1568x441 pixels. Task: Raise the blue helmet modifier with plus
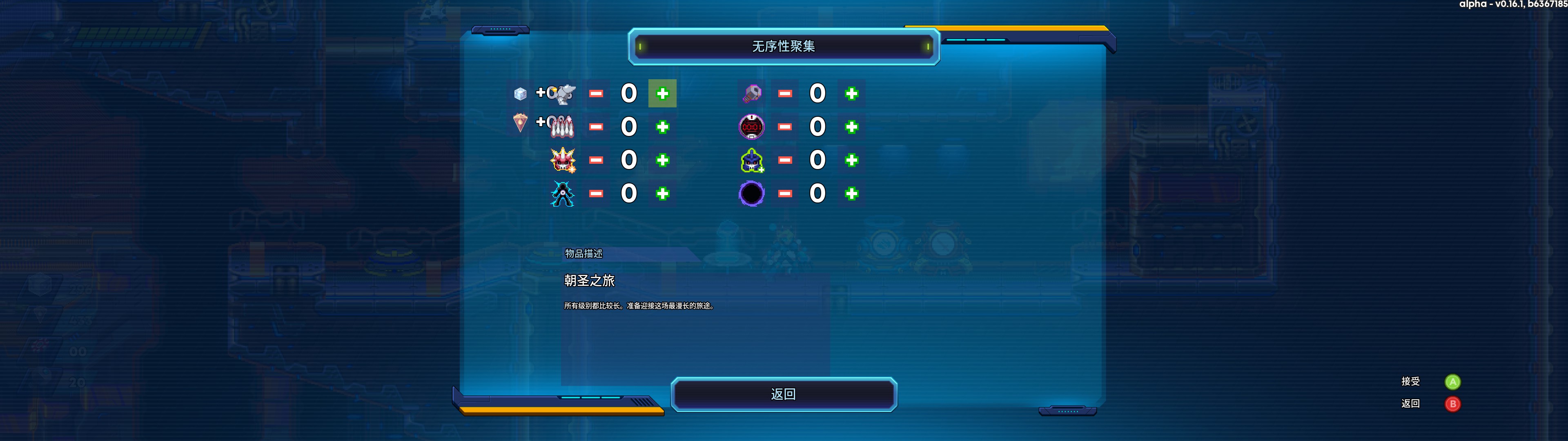click(851, 160)
